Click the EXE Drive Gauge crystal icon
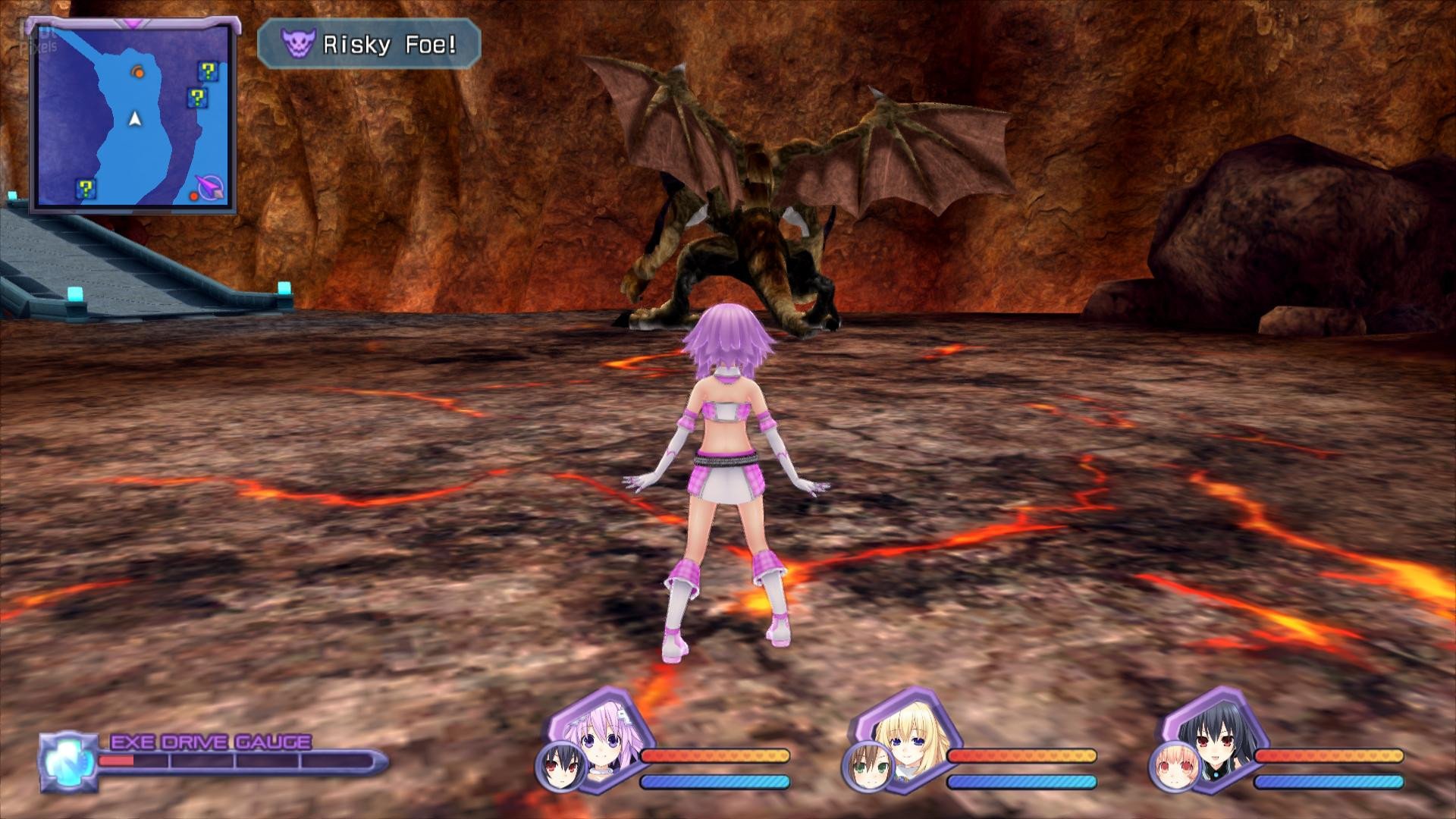Image resolution: width=1456 pixels, height=819 pixels. point(67,761)
